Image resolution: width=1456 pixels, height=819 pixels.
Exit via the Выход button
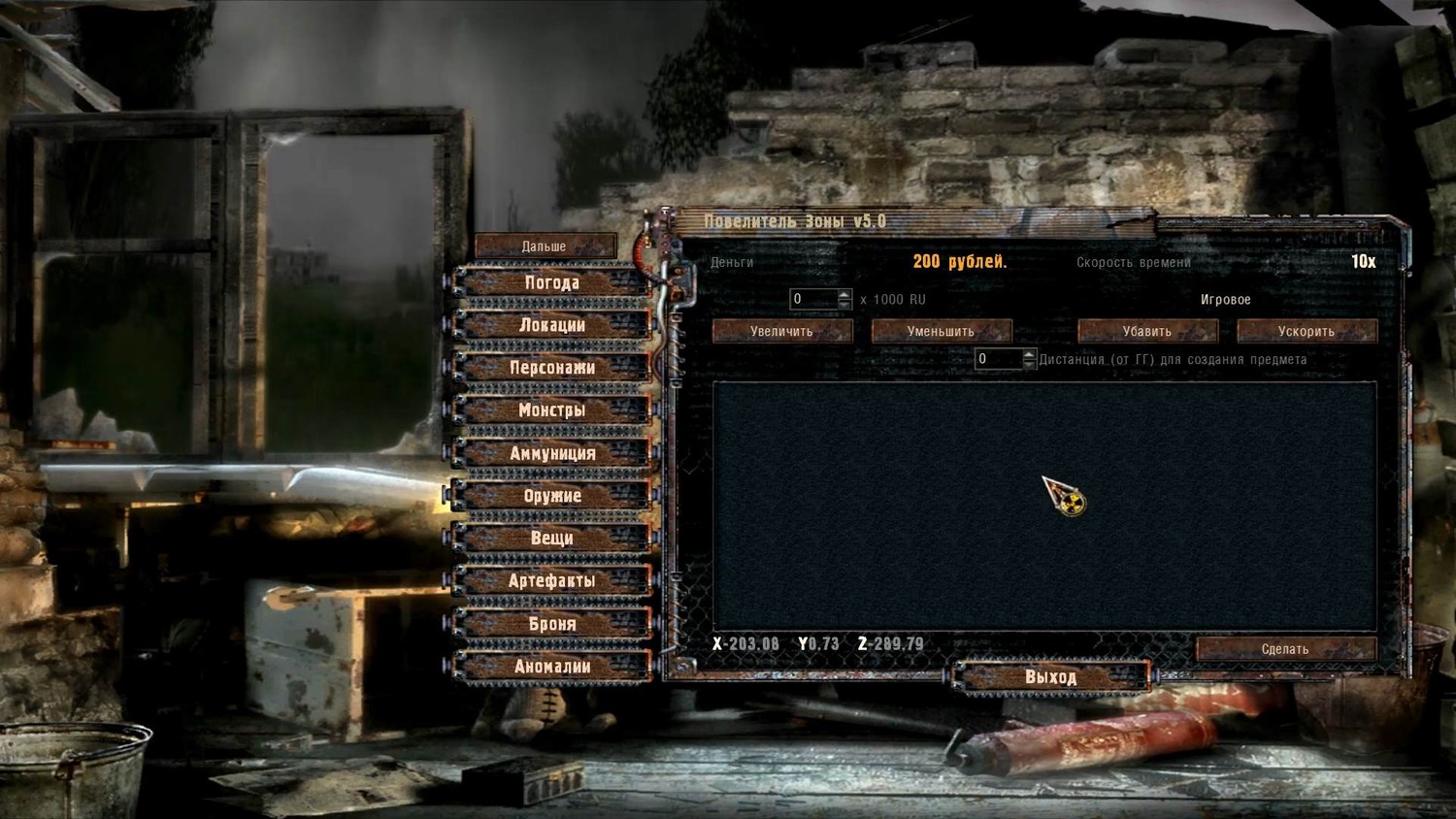click(1051, 677)
